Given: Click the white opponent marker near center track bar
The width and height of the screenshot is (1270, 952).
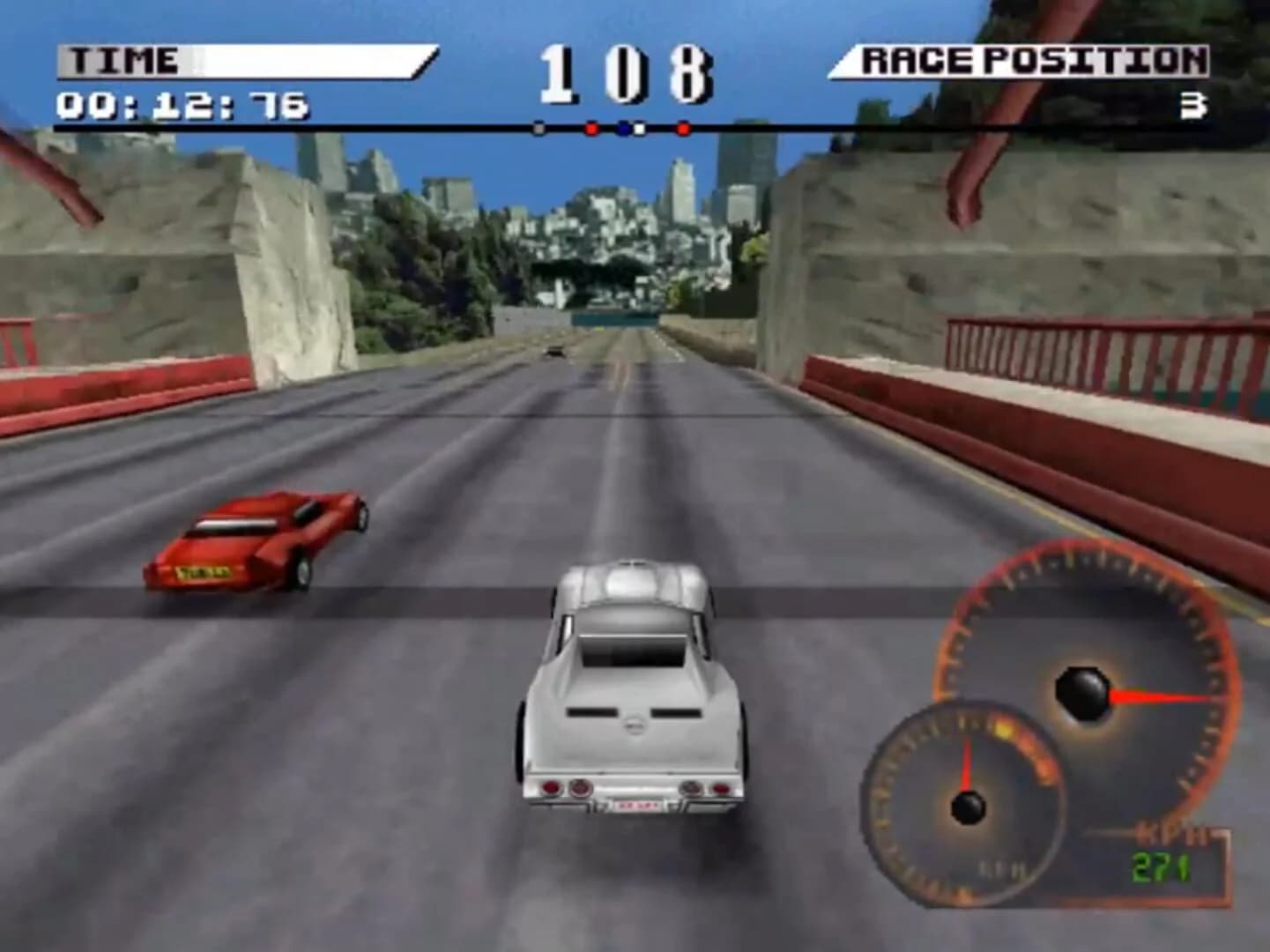Looking at the screenshot, I should tap(639, 128).
